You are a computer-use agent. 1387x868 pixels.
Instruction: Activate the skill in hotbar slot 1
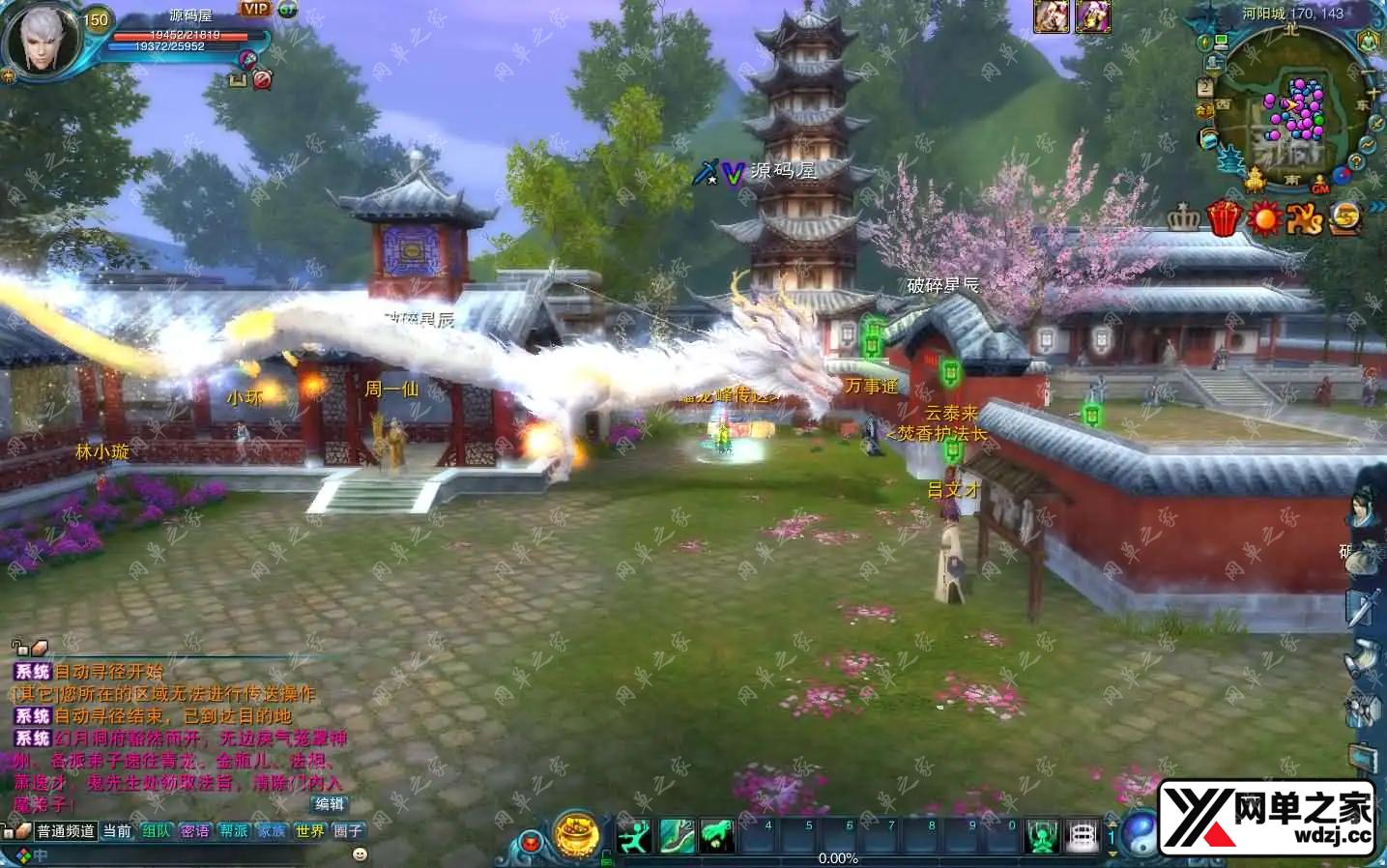pyautogui.click(x=635, y=836)
